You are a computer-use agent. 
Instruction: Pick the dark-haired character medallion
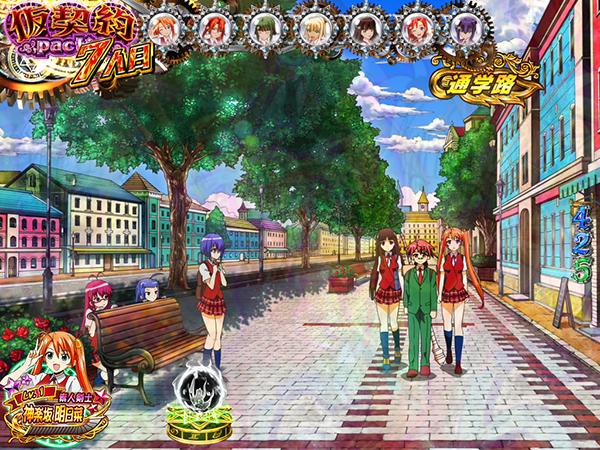(x=364, y=26)
